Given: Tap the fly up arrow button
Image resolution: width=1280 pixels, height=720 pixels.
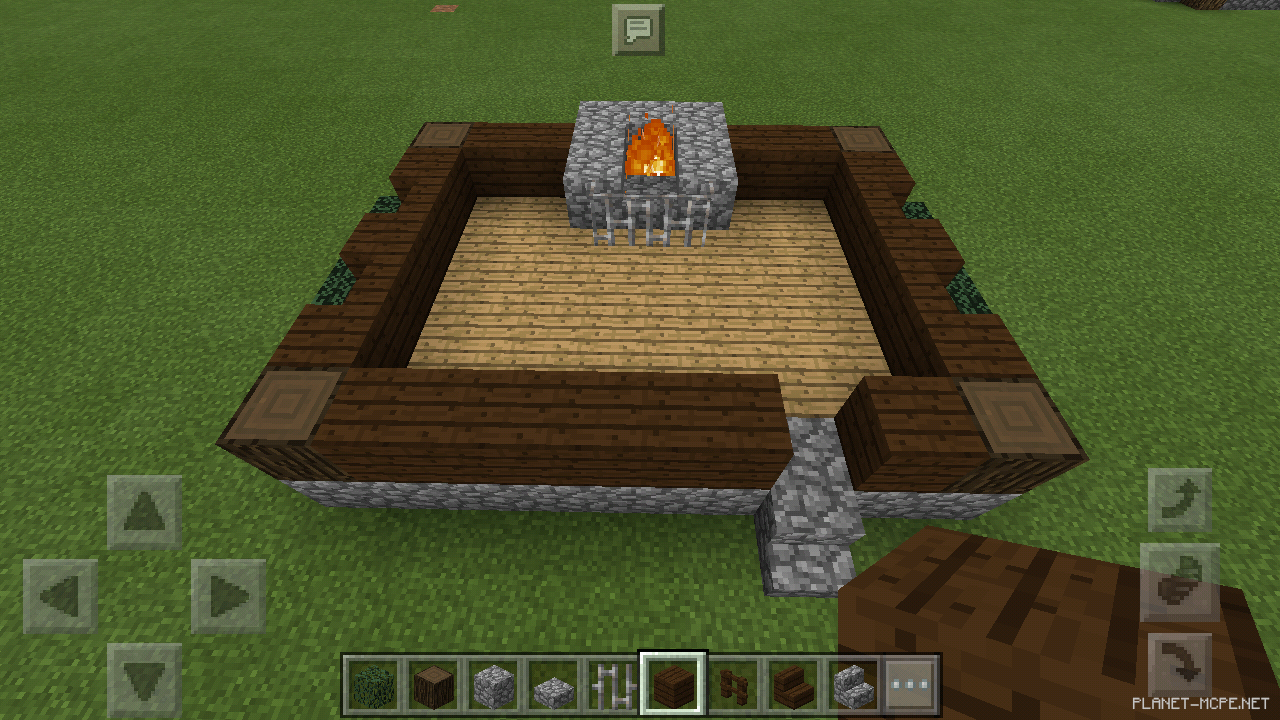Looking at the screenshot, I should pyautogui.click(x=1180, y=500).
